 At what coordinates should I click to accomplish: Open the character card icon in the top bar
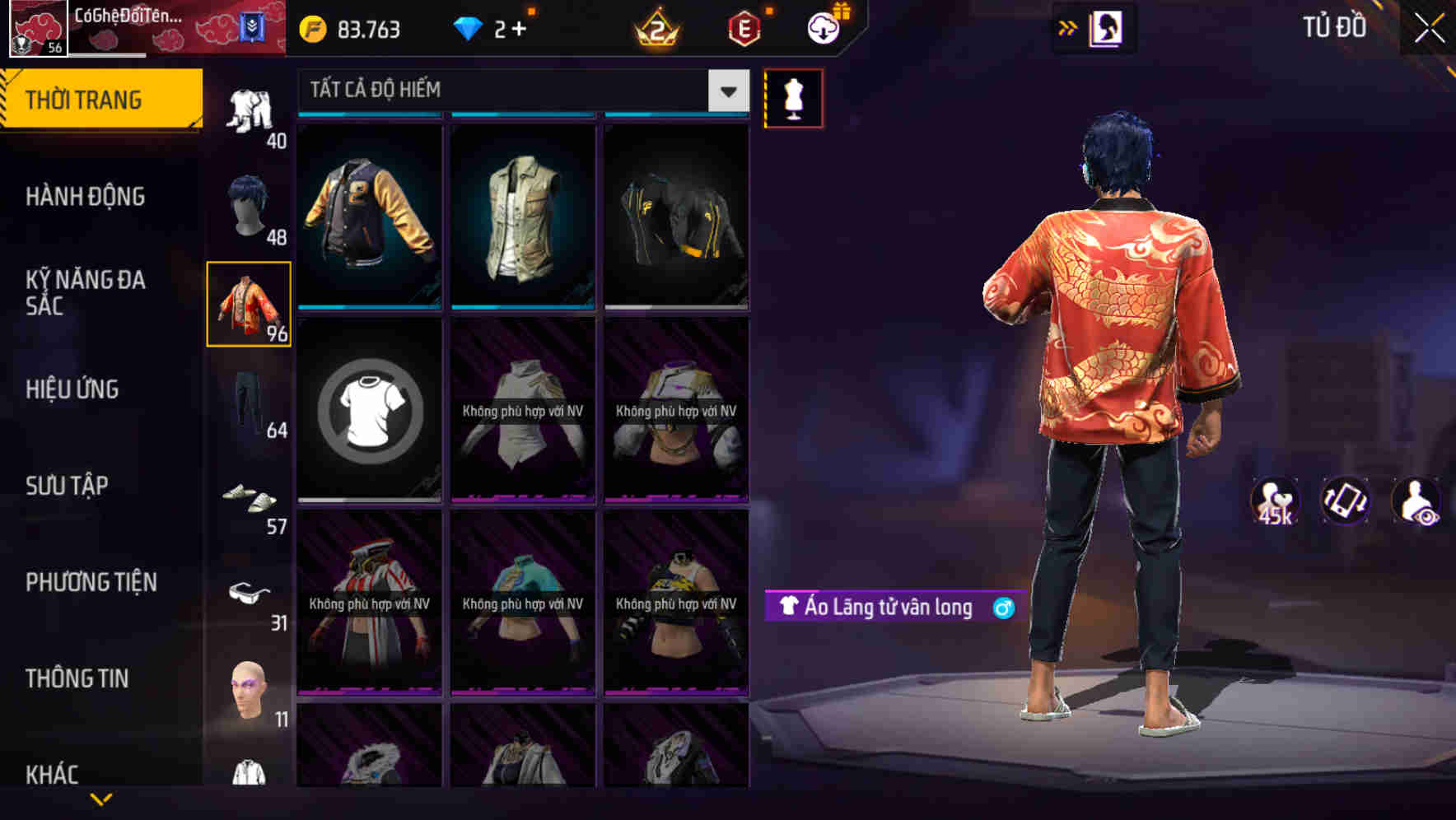pos(1108,27)
